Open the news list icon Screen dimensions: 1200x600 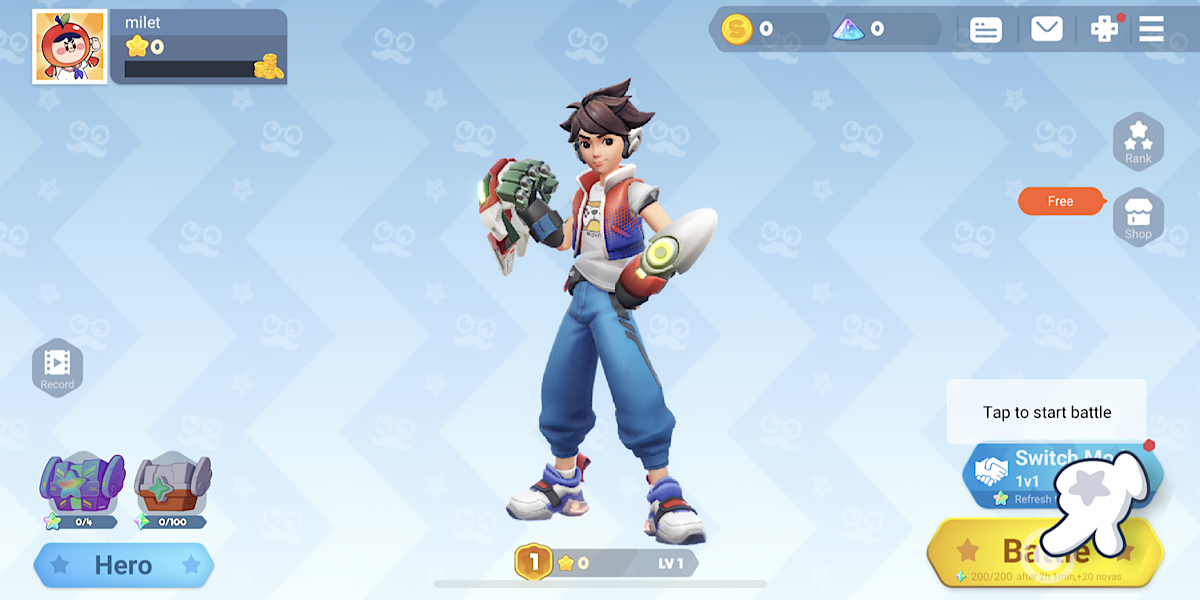click(986, 29)
